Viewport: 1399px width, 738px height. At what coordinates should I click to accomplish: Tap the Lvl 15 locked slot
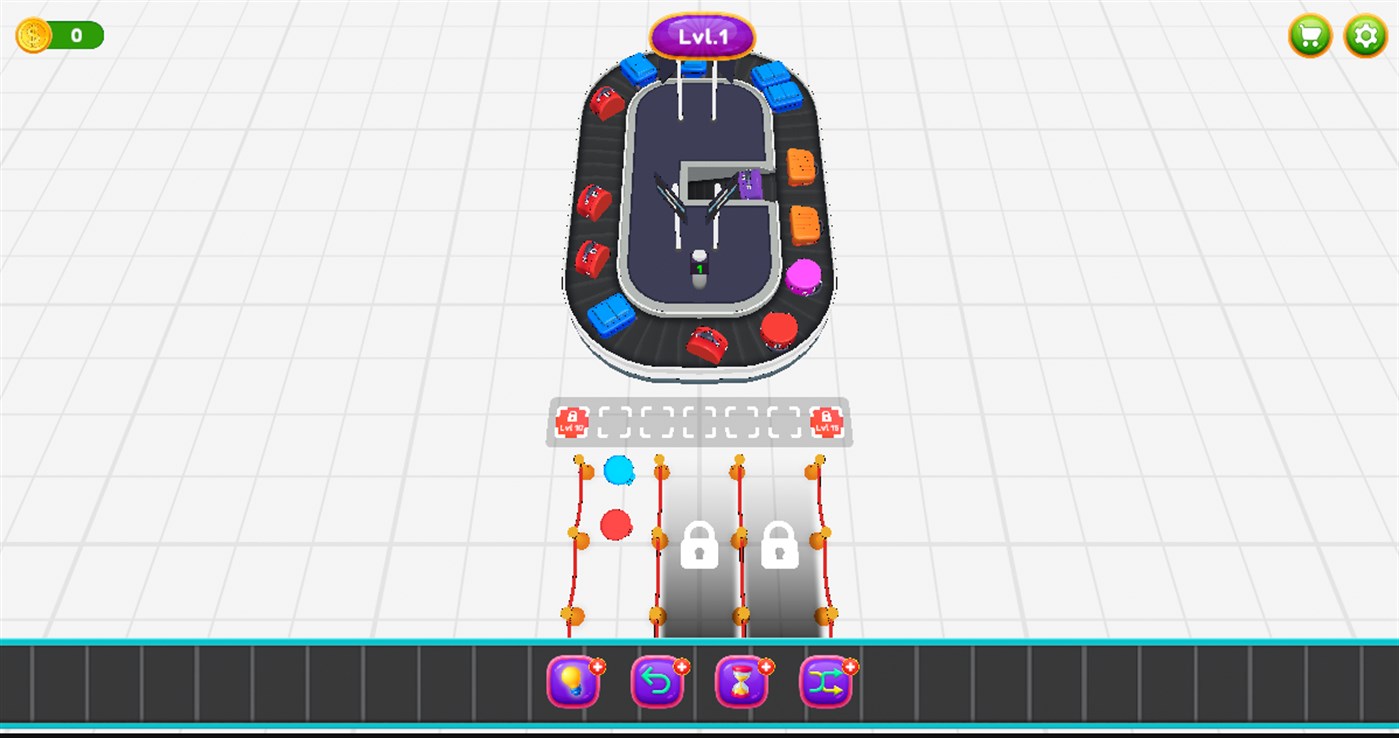(x=827, y=422)
